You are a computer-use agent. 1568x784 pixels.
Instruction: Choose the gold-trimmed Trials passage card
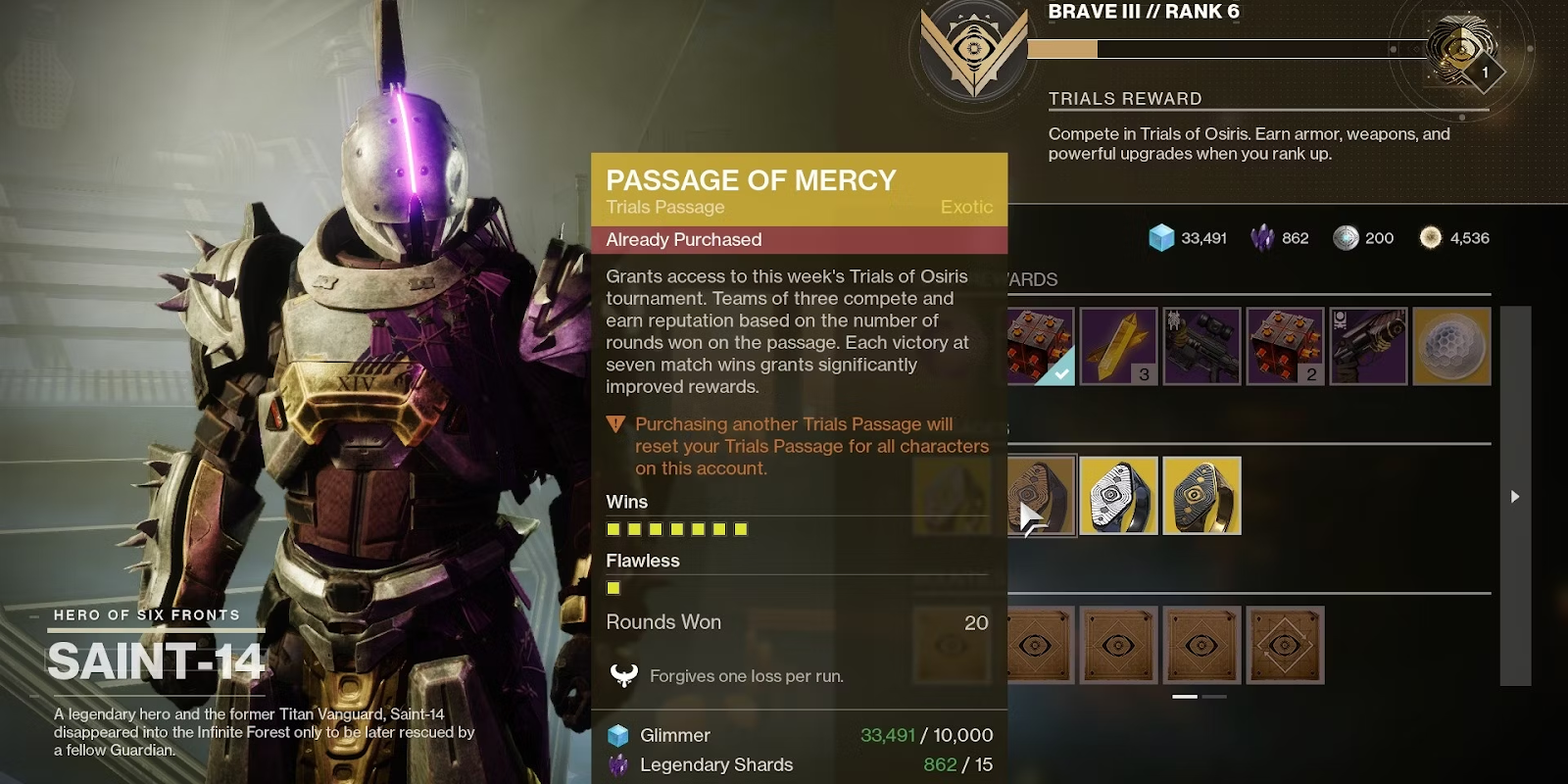[1201, 496]
